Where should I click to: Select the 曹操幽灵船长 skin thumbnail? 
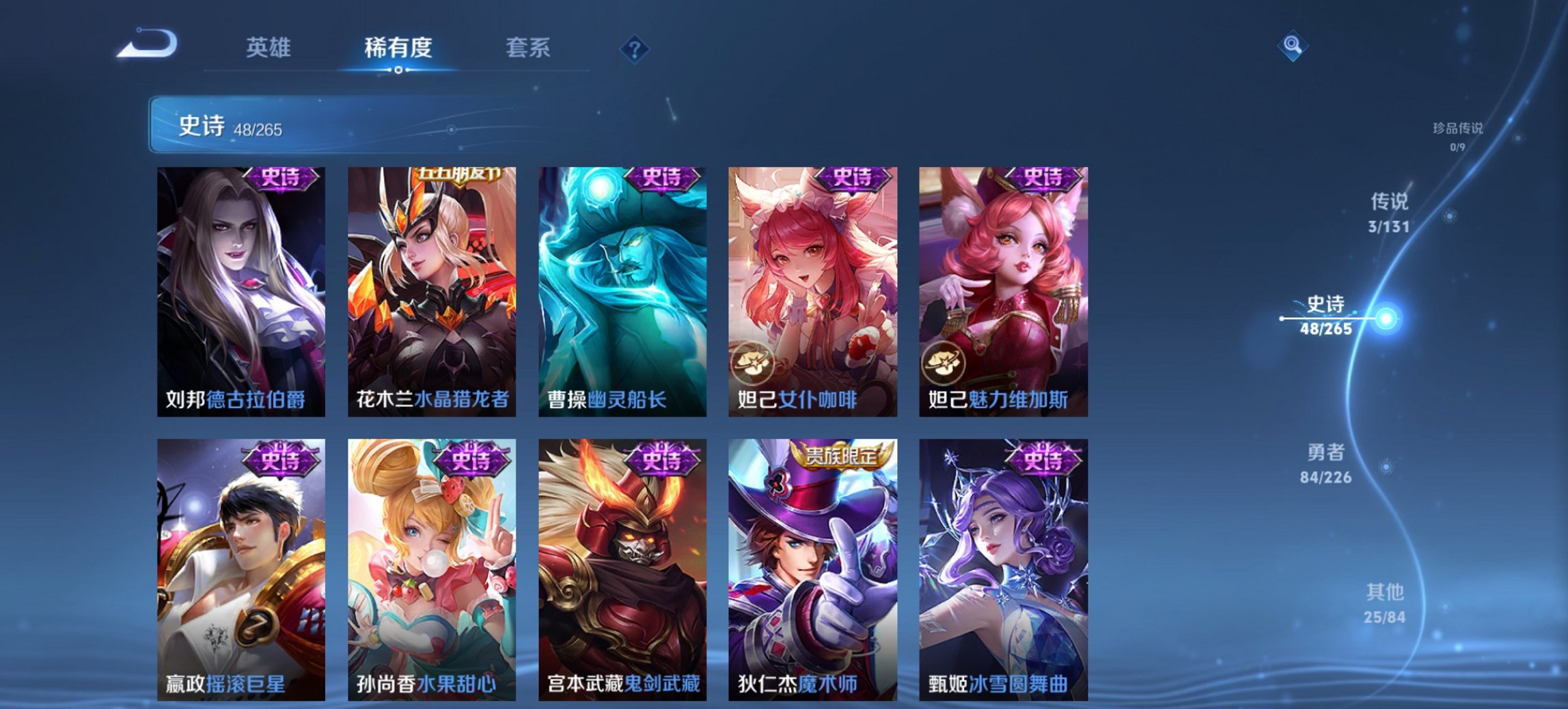pyautogui.click(x=621, y=287)
